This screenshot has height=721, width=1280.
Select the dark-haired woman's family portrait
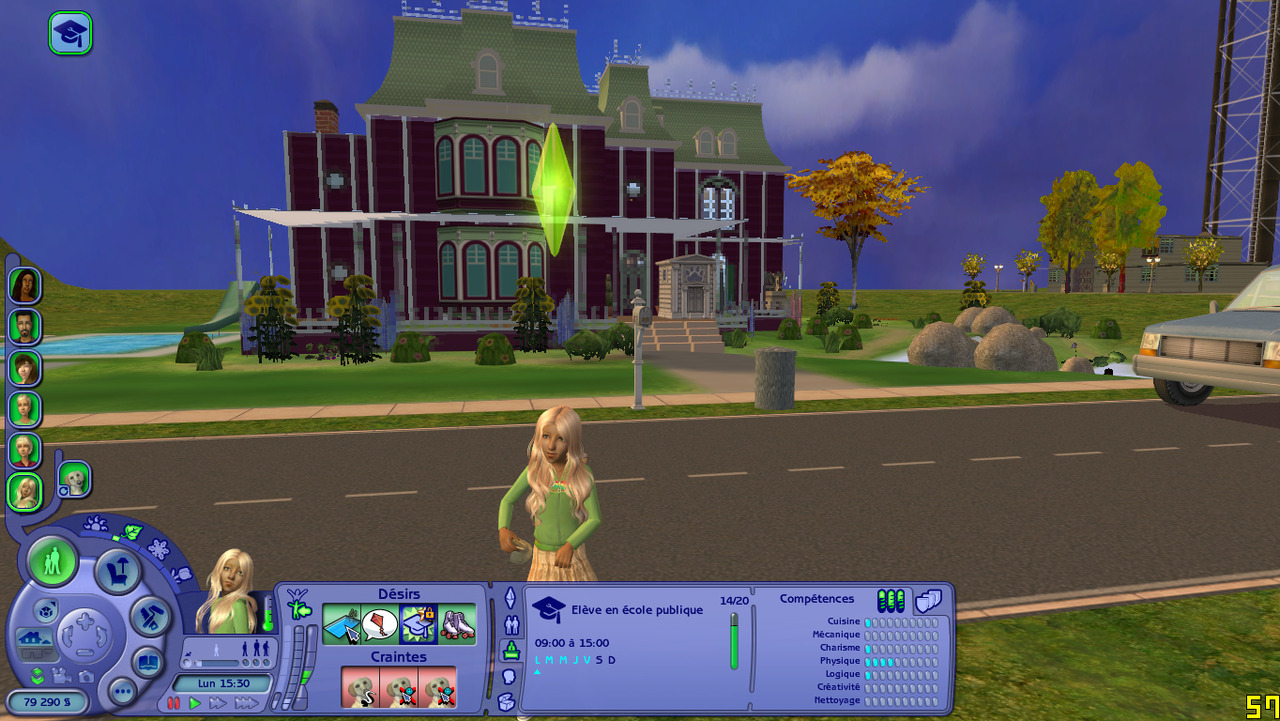click(x=24, y=285)
